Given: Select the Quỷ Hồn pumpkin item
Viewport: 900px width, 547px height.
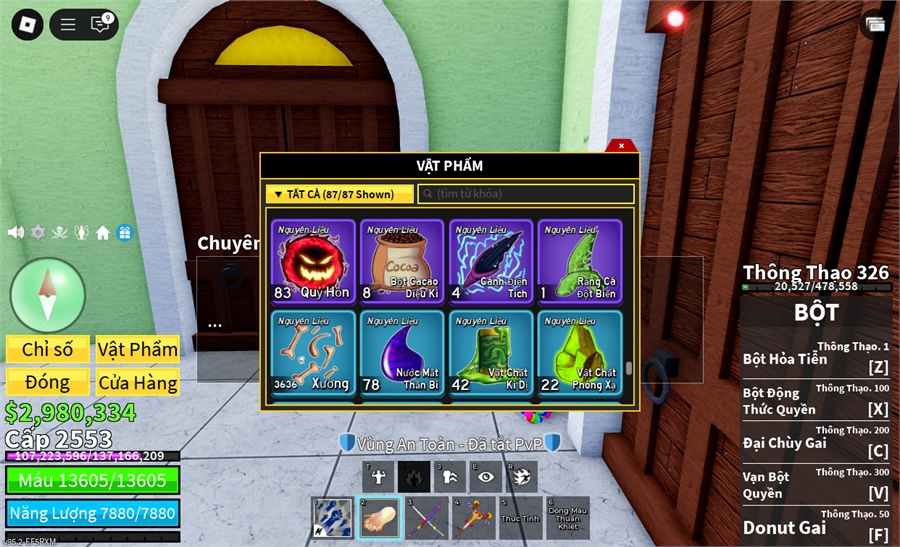Looking at the screenshot, I should (x=313, y=262).
